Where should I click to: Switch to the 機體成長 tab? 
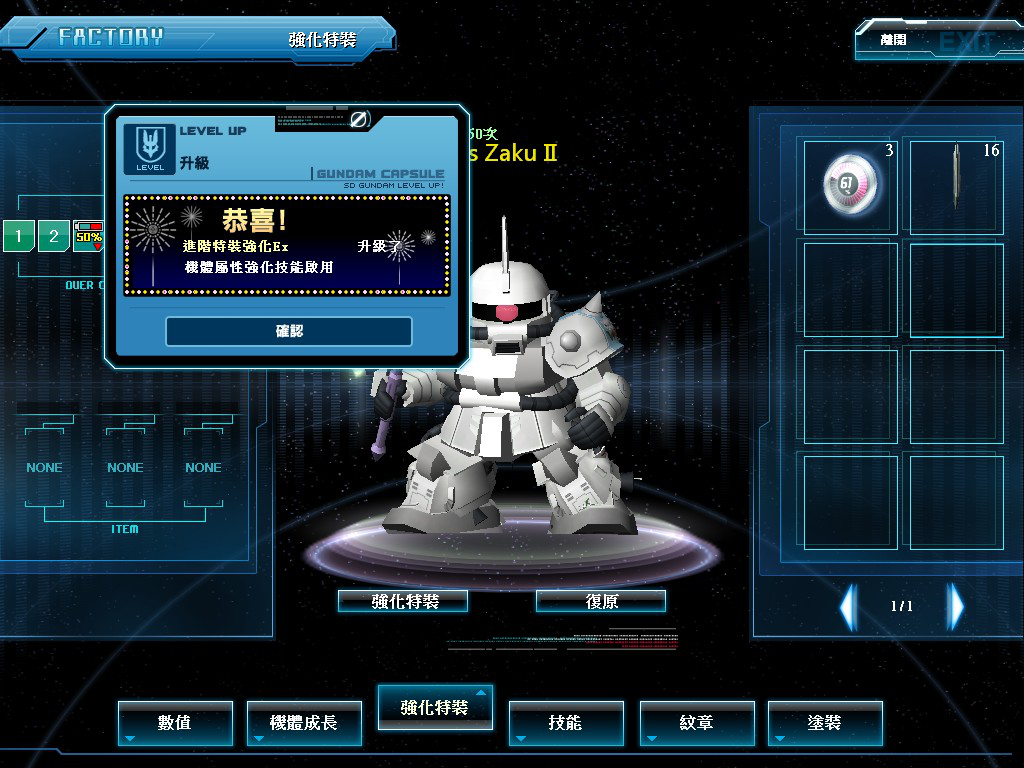tap(304, 722)
